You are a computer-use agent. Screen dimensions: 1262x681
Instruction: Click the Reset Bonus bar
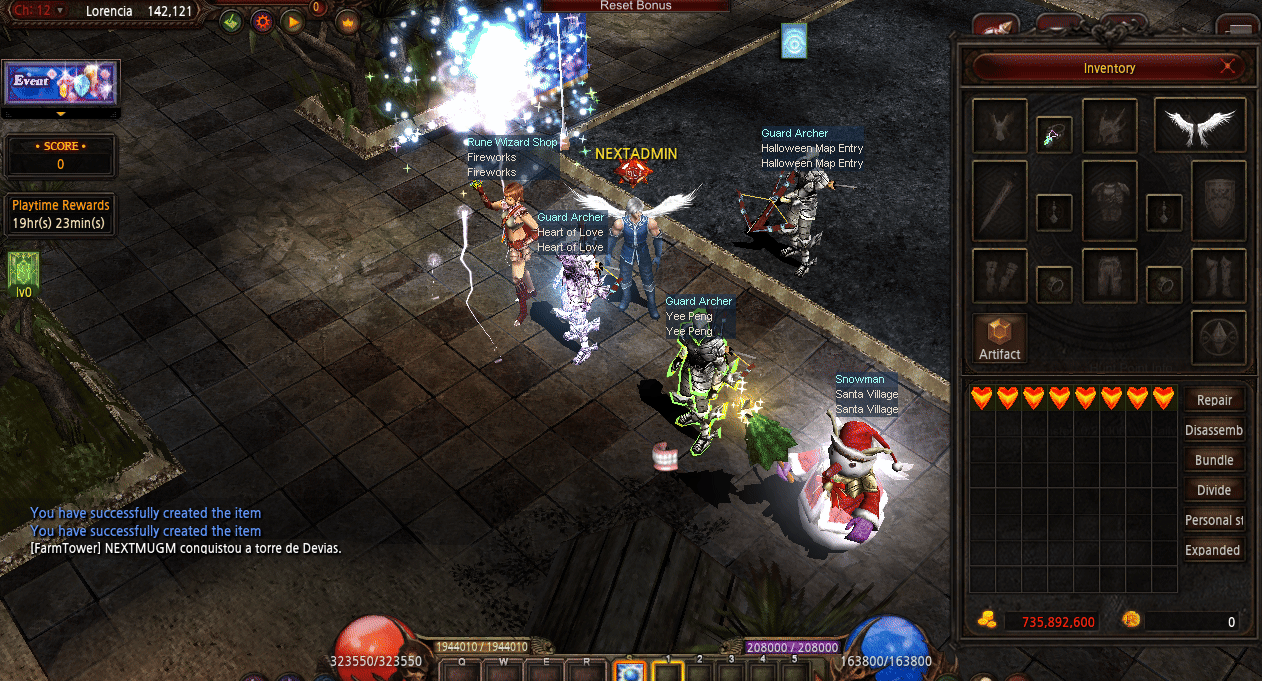point(636,6)
